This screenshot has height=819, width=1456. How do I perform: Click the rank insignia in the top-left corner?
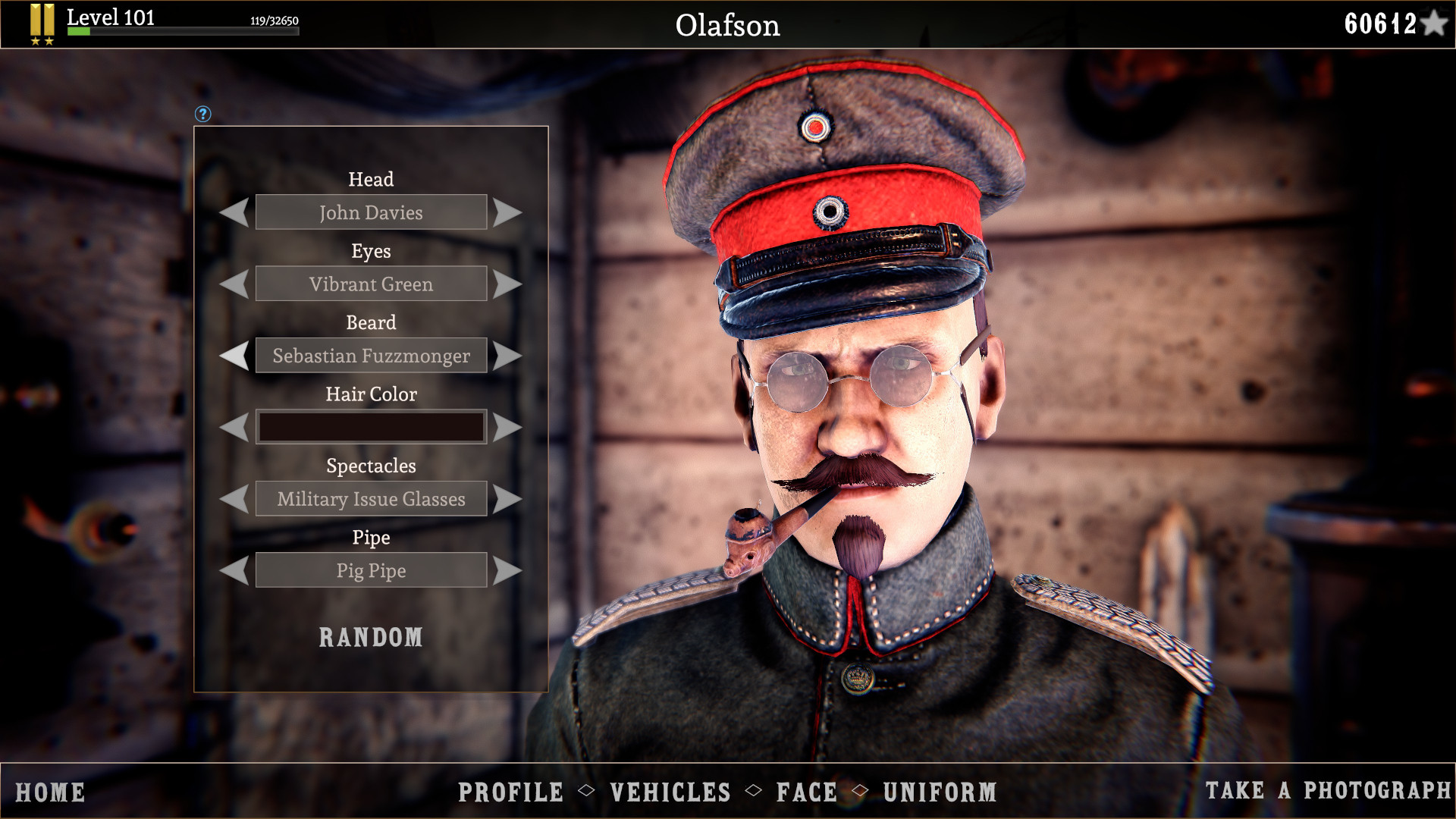click(42, 23)
